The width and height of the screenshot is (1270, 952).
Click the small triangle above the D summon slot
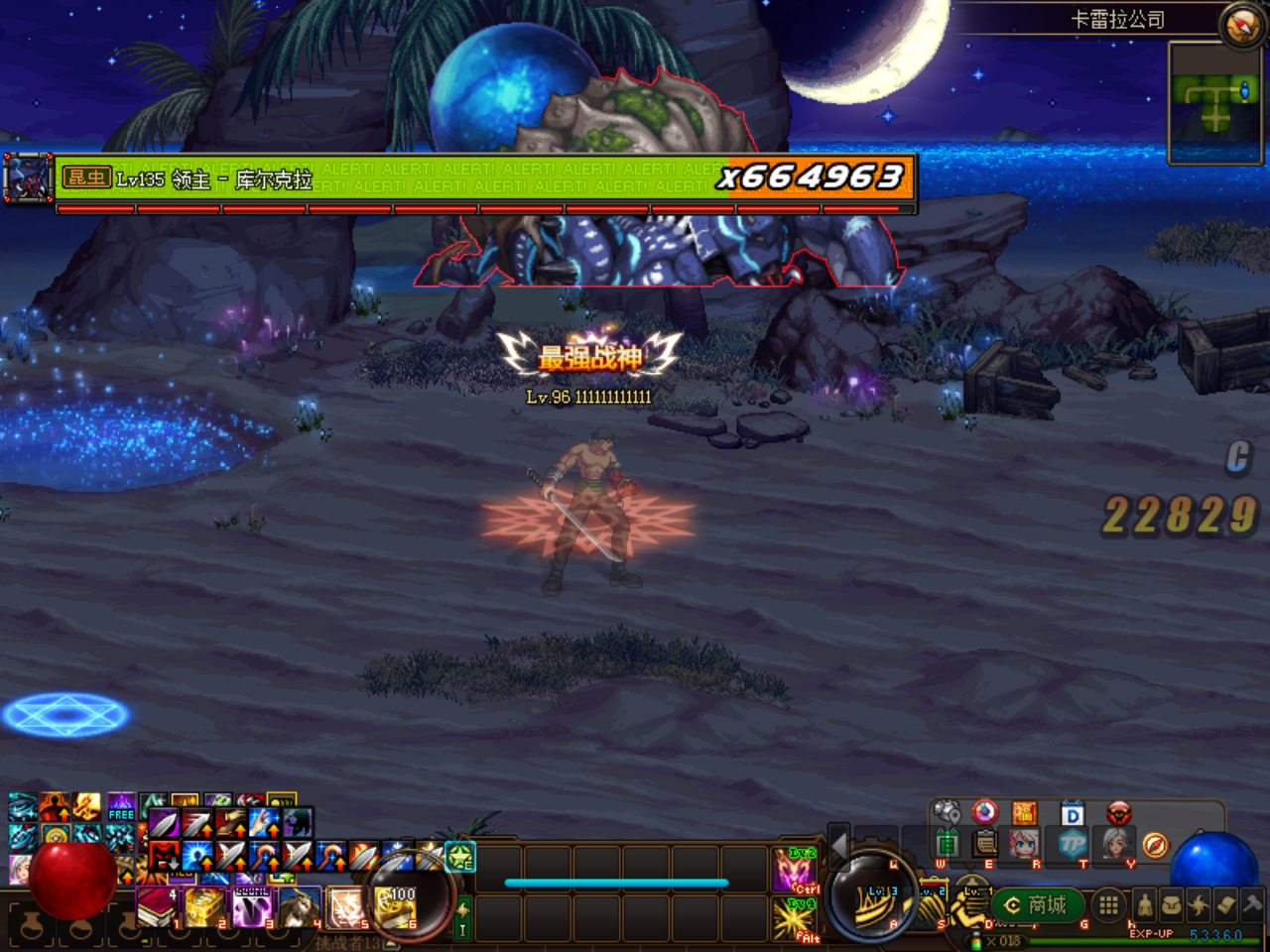tap(971, 867)
